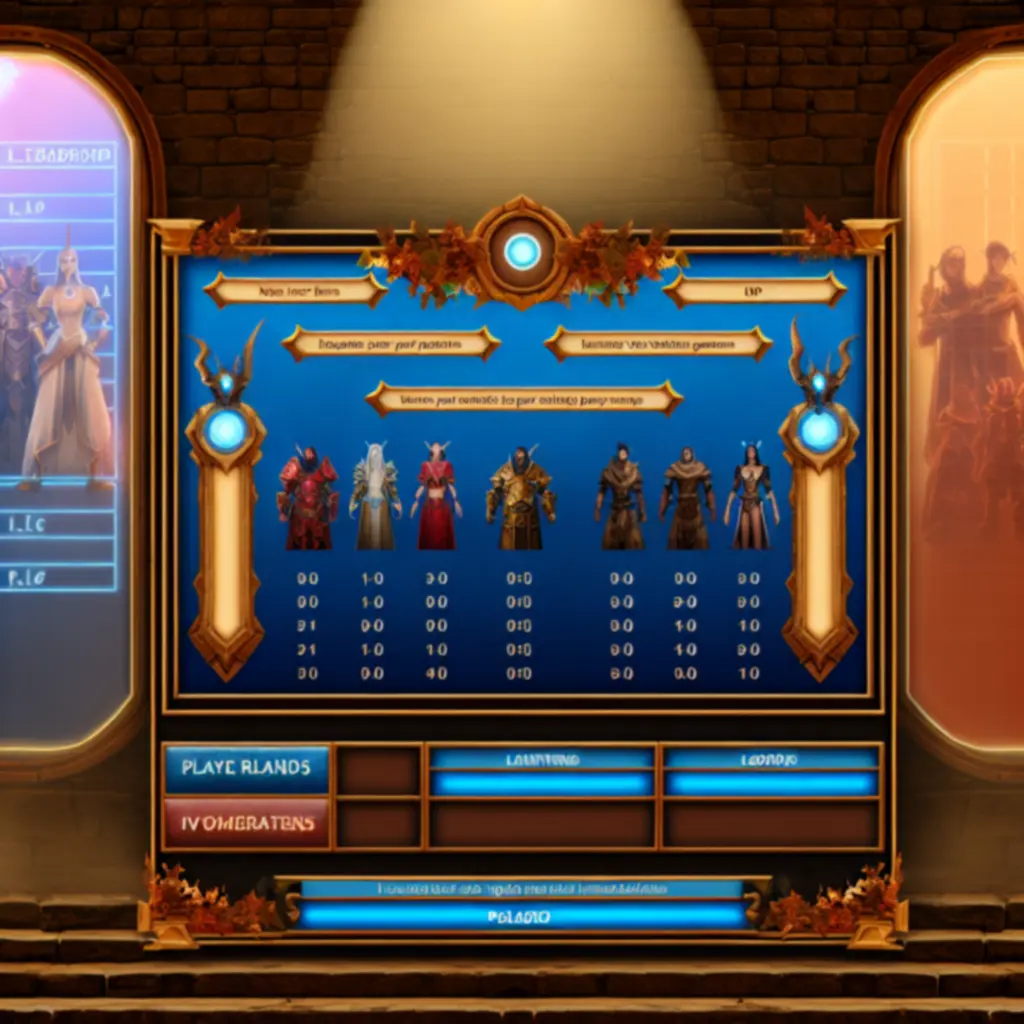Select the red IVOMERATENS button
The width and height of the screenshot is (1024, 1024).
(x=246, y=823)
